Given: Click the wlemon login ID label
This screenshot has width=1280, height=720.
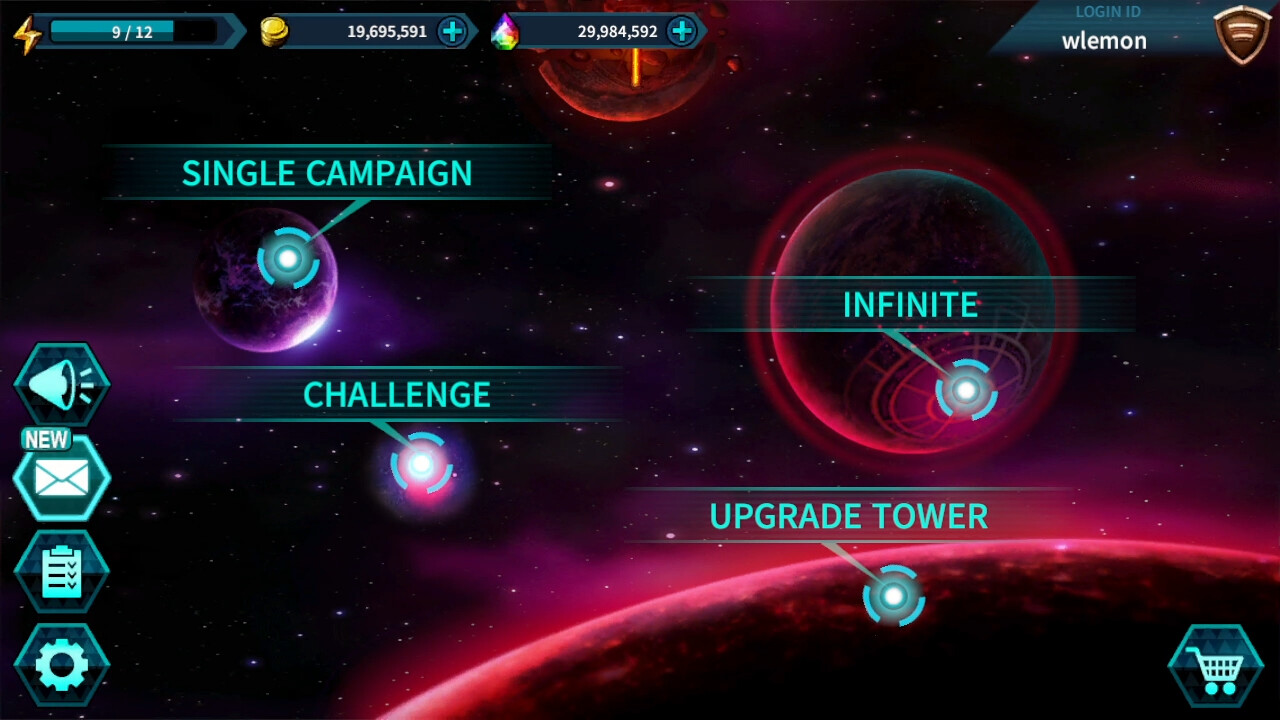Looking at the screenshot, I should (x=1104, y=41).
